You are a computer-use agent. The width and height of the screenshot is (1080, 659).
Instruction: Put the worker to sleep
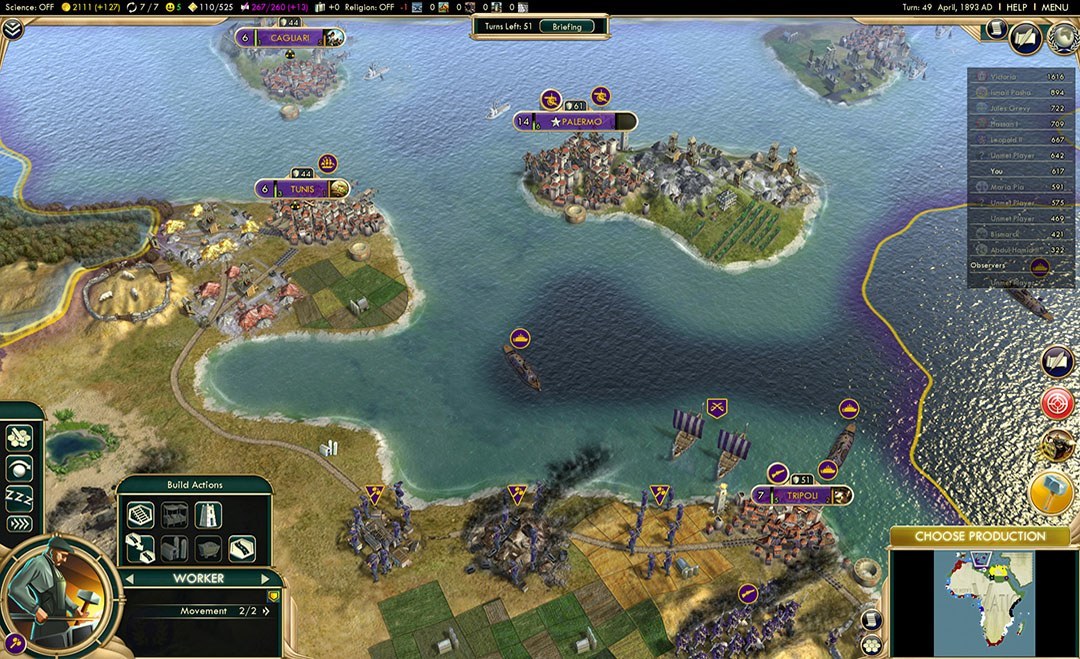19,496
